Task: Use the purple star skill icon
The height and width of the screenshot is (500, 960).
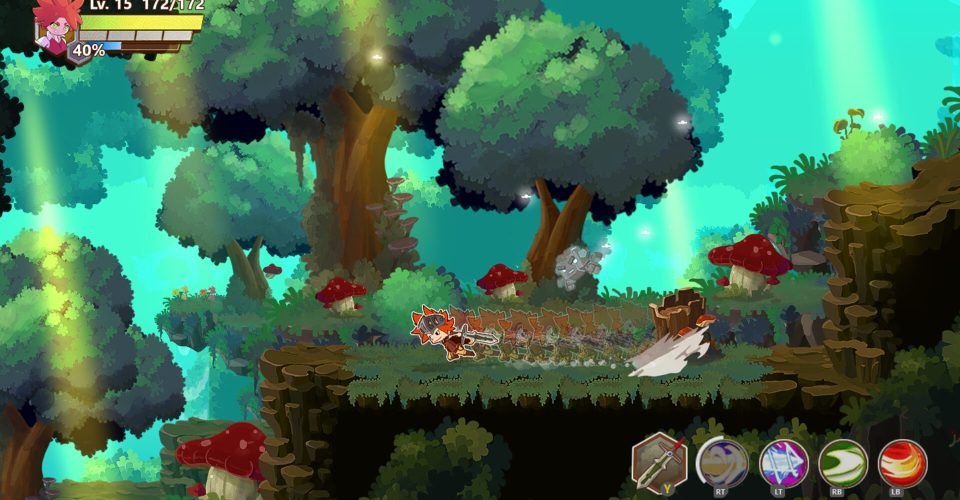Action: point(783,463)
